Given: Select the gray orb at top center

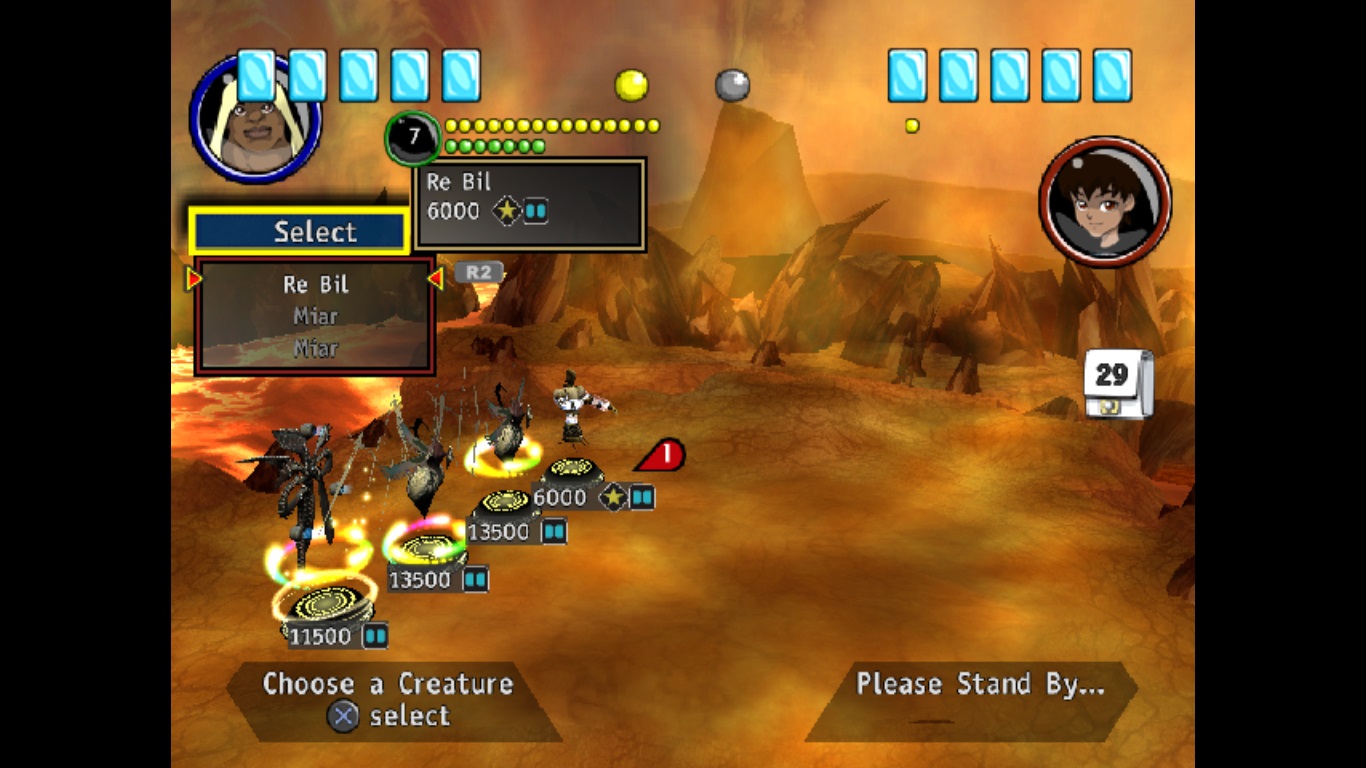Looking at the screenshot, I should coord(732,85).
